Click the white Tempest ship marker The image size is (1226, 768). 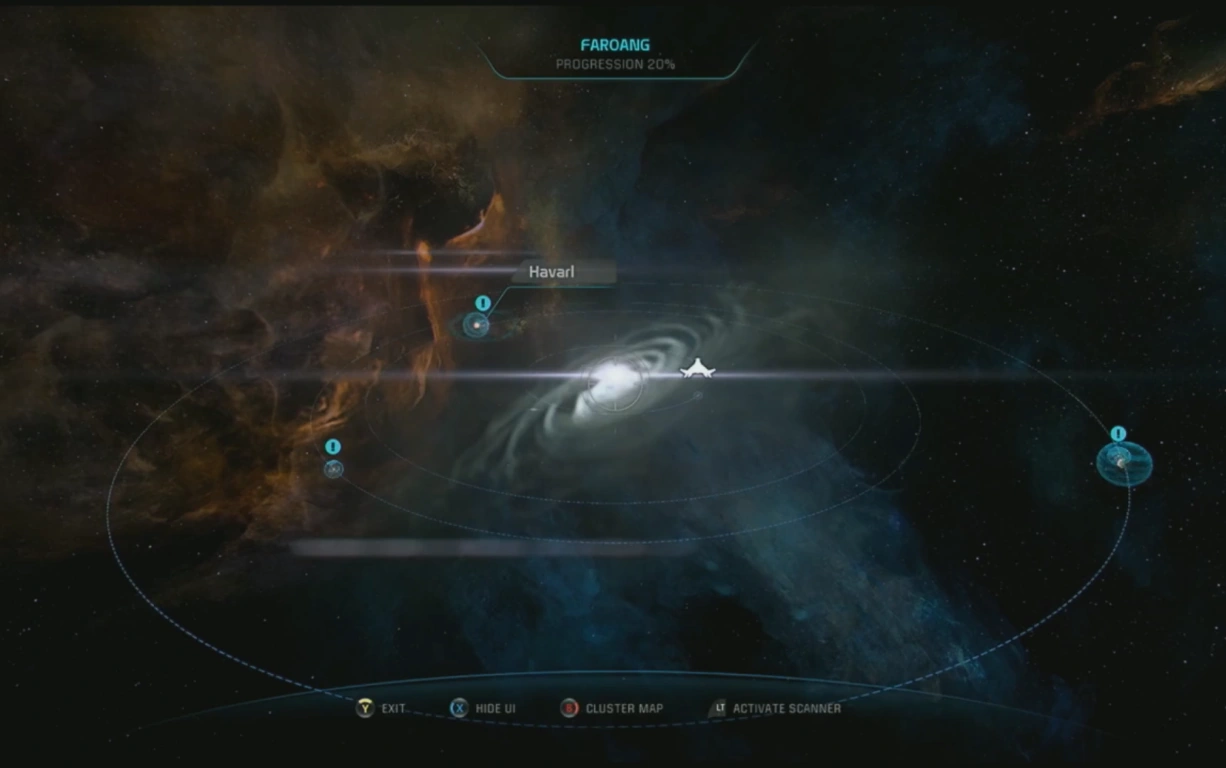697,371
